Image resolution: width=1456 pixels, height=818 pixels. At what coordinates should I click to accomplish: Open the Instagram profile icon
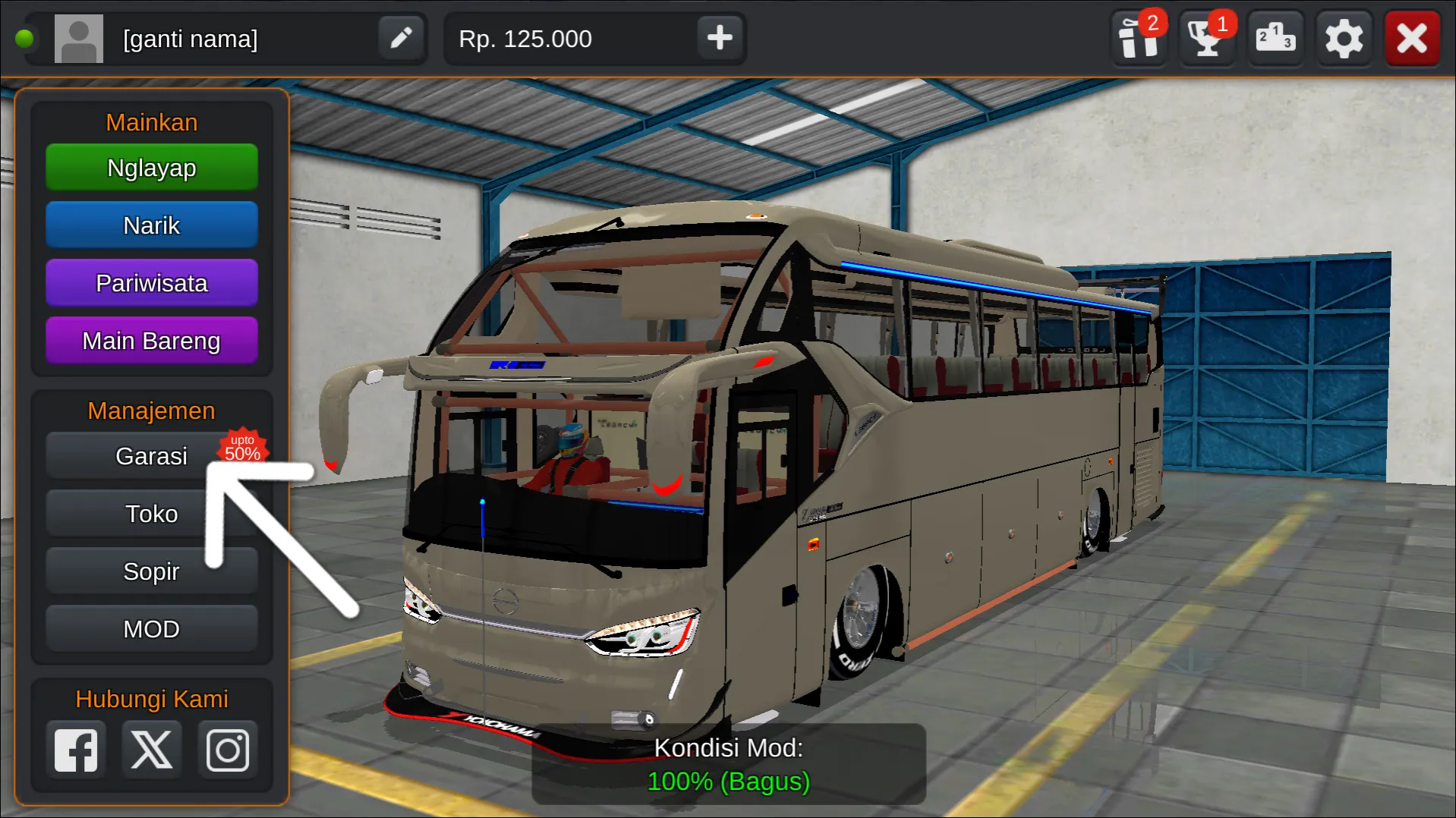coord(227,749)
